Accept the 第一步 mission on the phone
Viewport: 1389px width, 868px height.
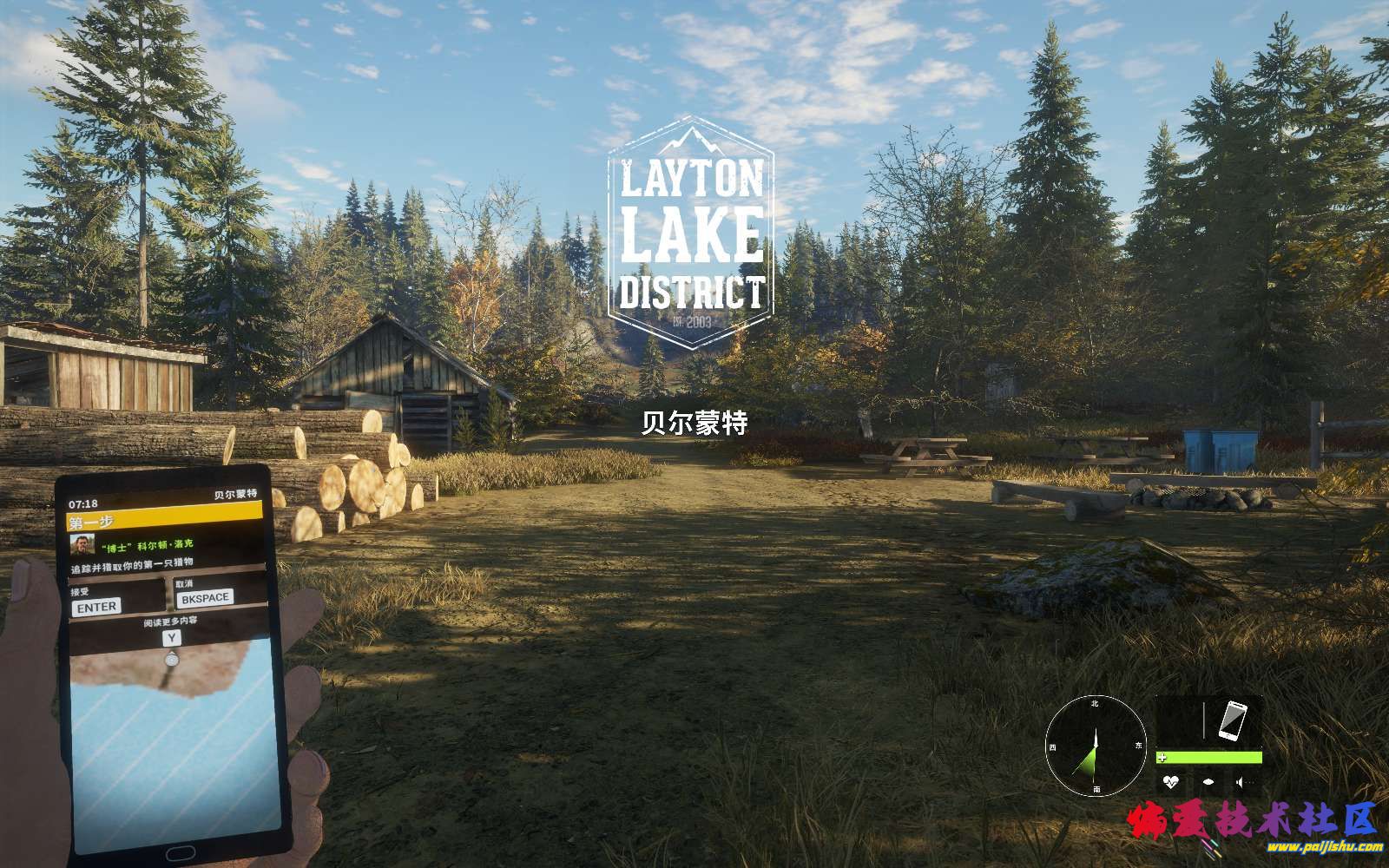point(96,607)
